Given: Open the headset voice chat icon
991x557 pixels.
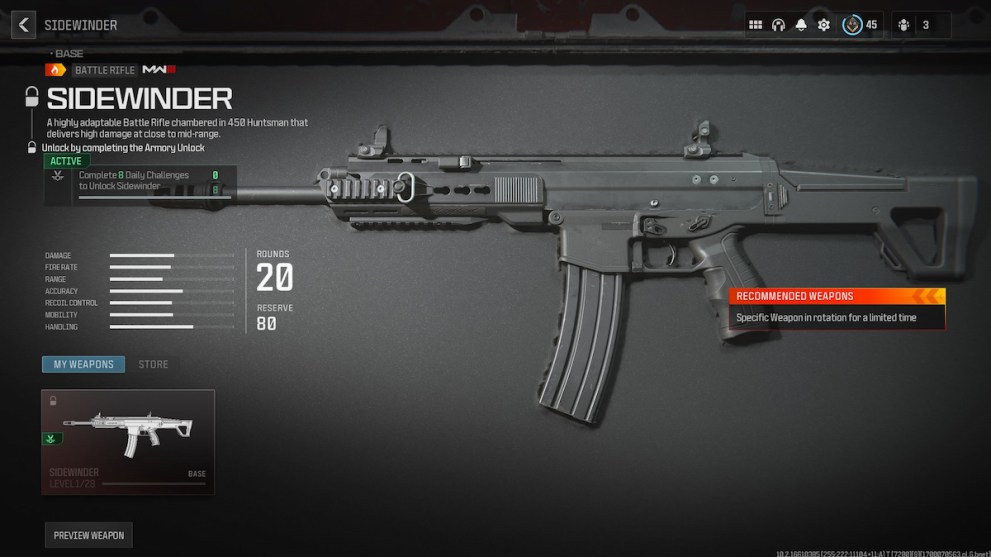Looking at the screenshot, I should [778, 25].
